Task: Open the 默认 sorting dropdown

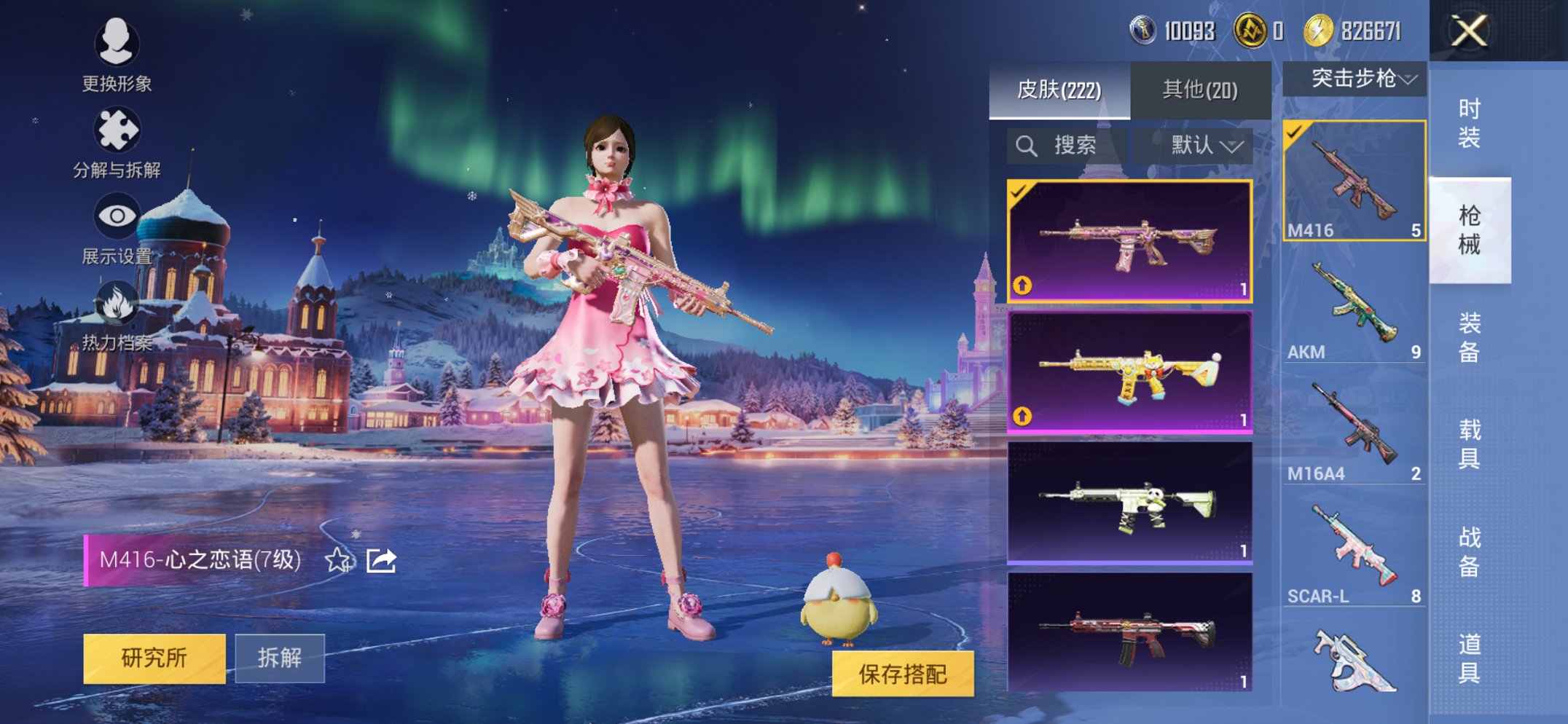Action: click(x=1199, y=145)
